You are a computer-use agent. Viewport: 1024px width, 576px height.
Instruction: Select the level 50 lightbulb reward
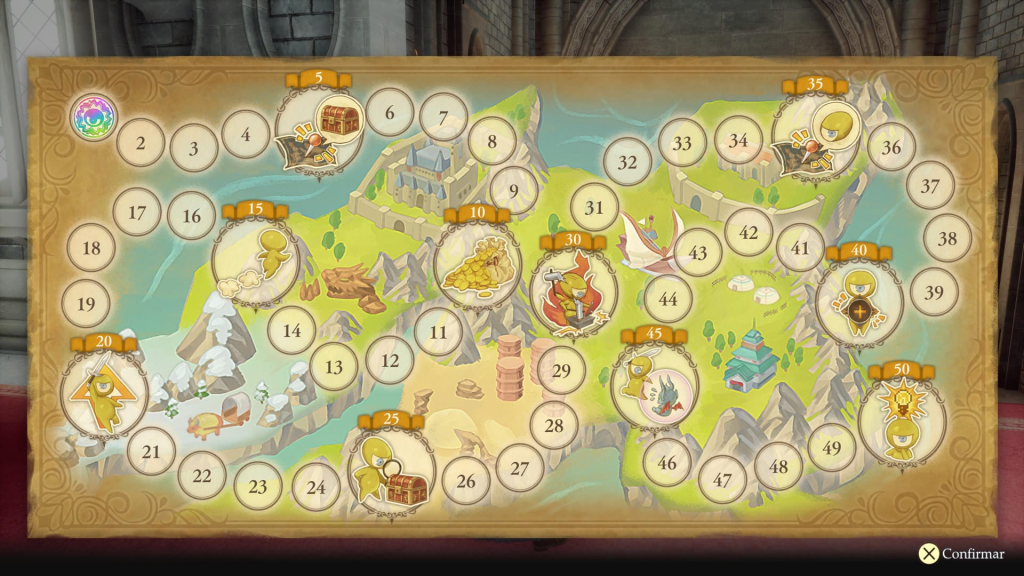901,420
